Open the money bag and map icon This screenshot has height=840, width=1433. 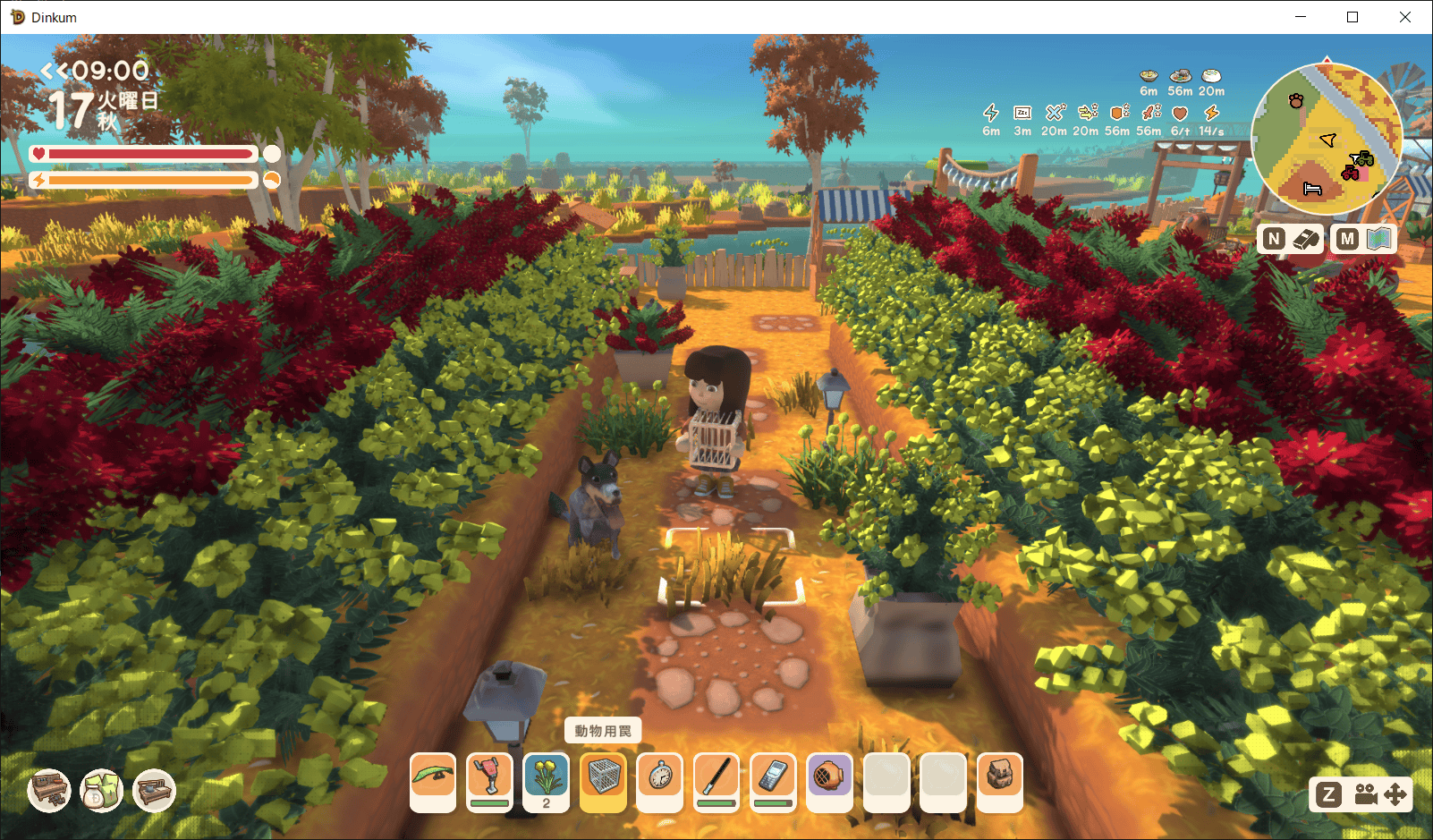(101, 791)
